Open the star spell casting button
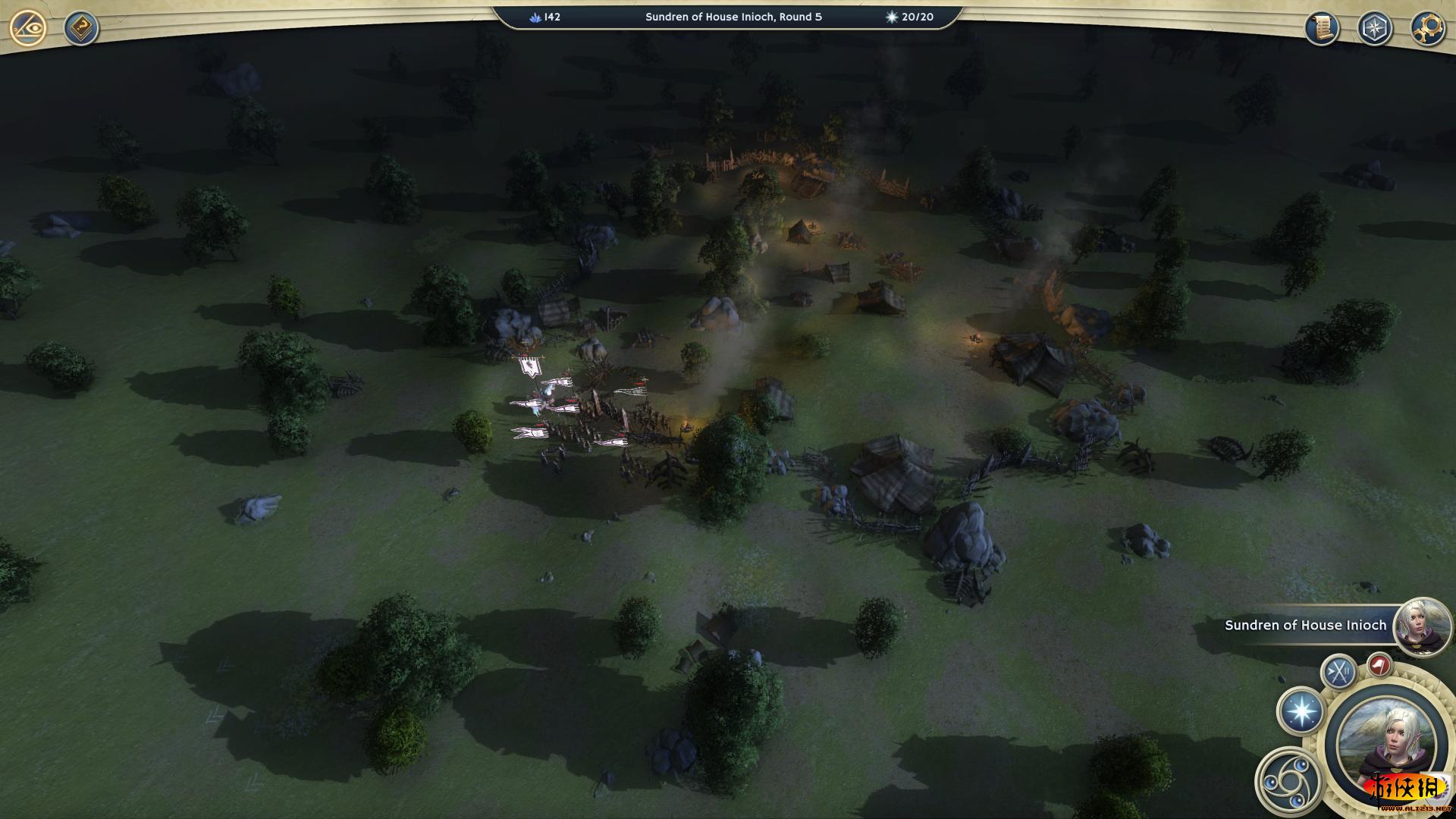 pos(1301,712)
